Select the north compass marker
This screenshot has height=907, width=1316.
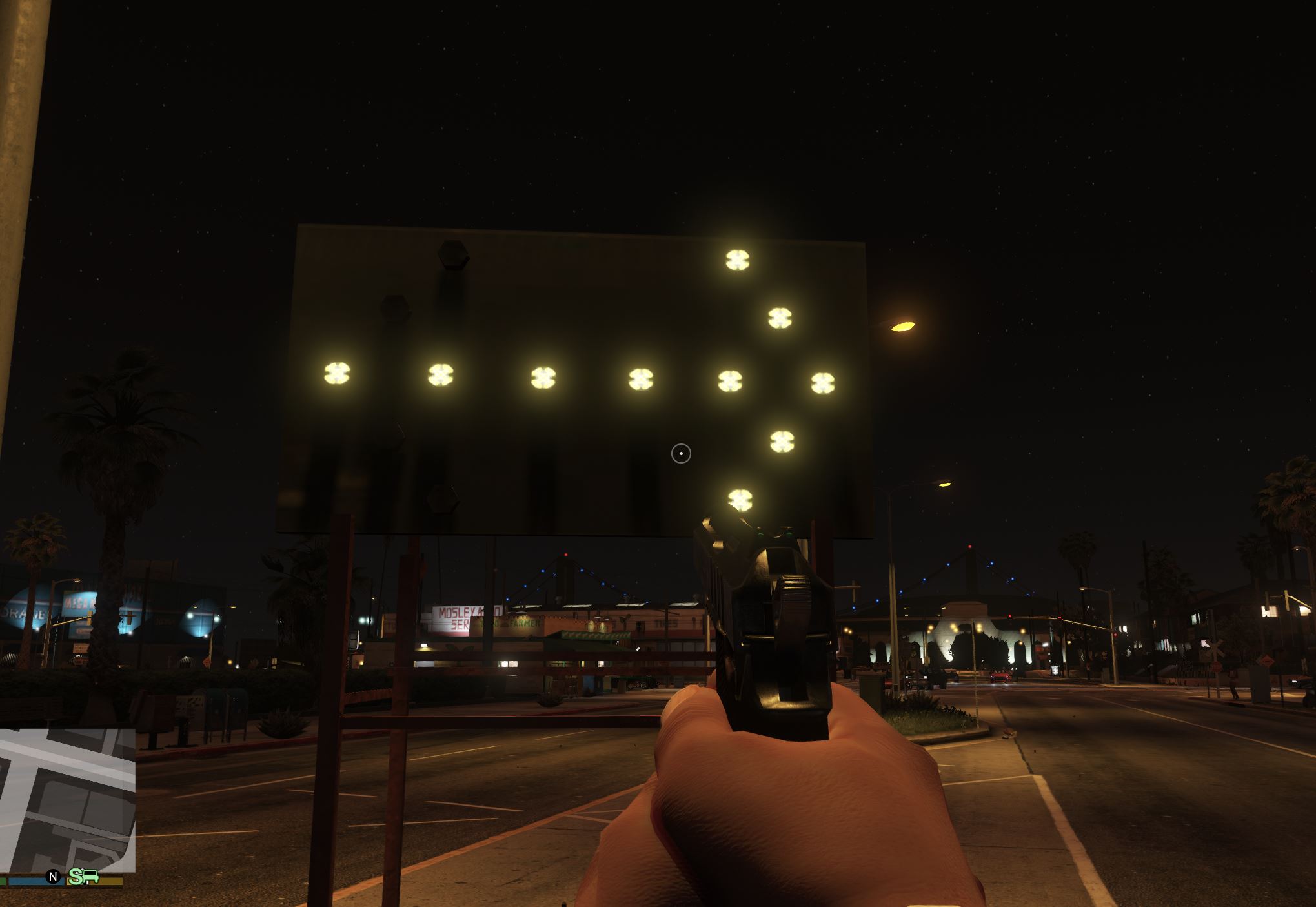pos(54,877)
